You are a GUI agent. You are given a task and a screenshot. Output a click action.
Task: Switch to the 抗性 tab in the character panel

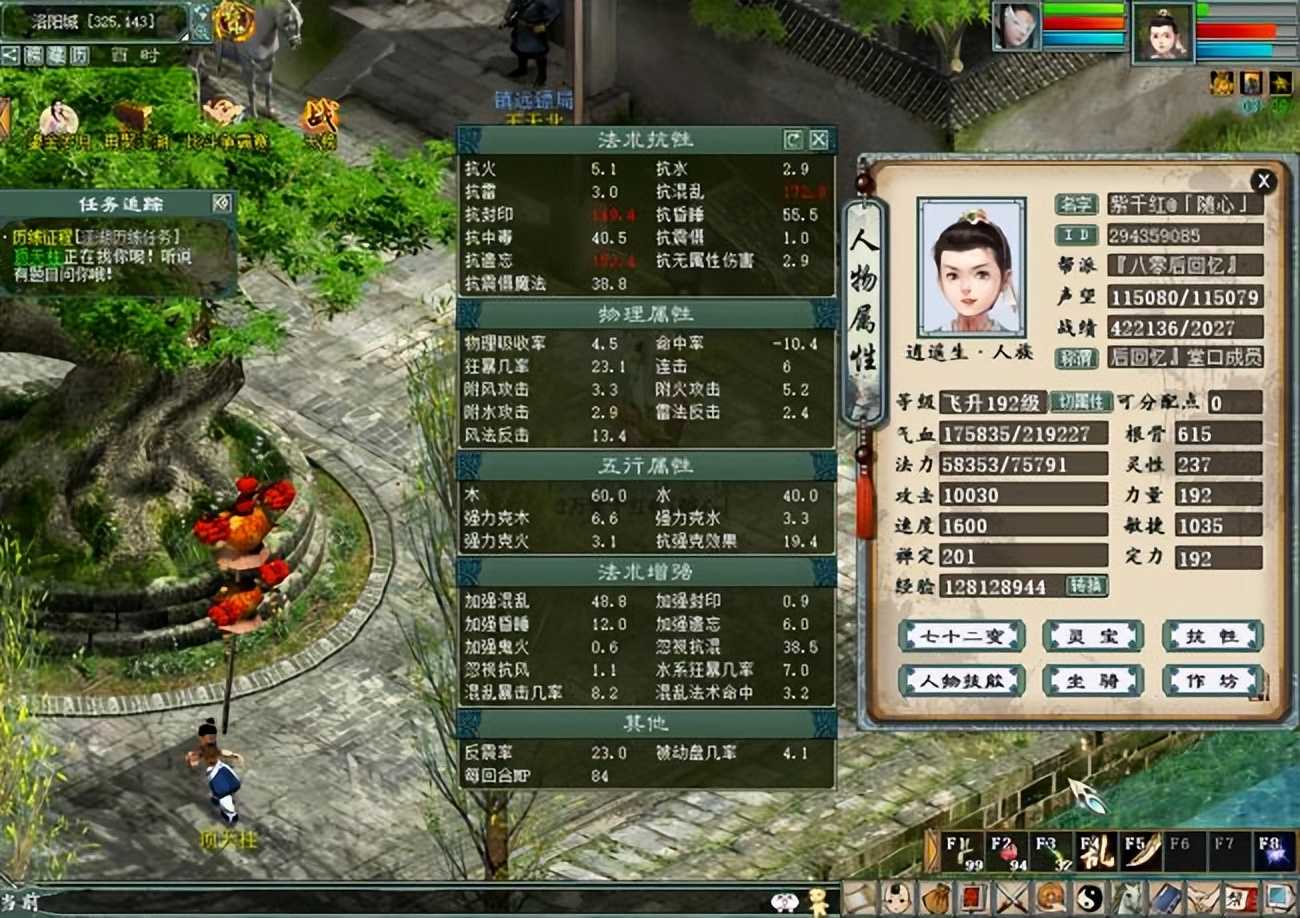click(1211, 637)
